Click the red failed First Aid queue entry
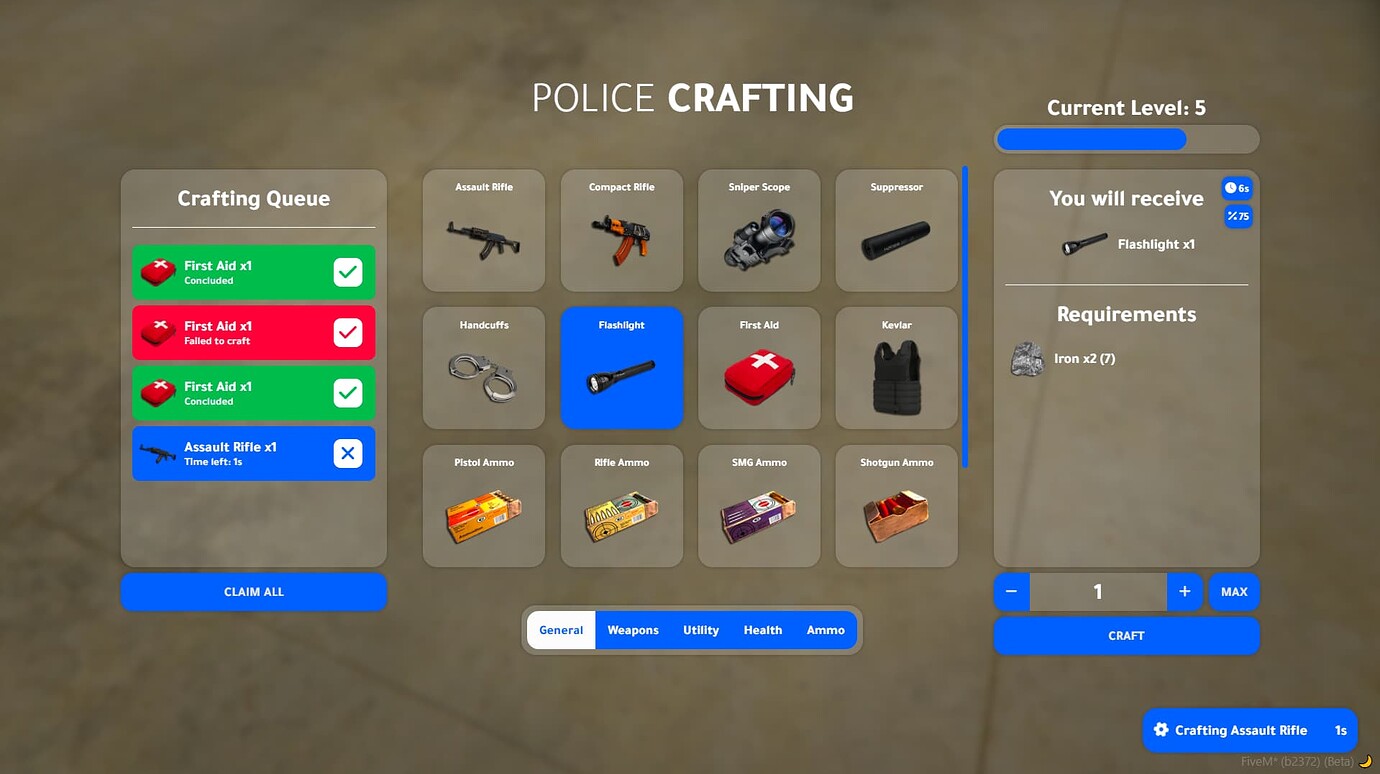The height and width of the screenshot is (774, 1380). (x=253, y=332)
